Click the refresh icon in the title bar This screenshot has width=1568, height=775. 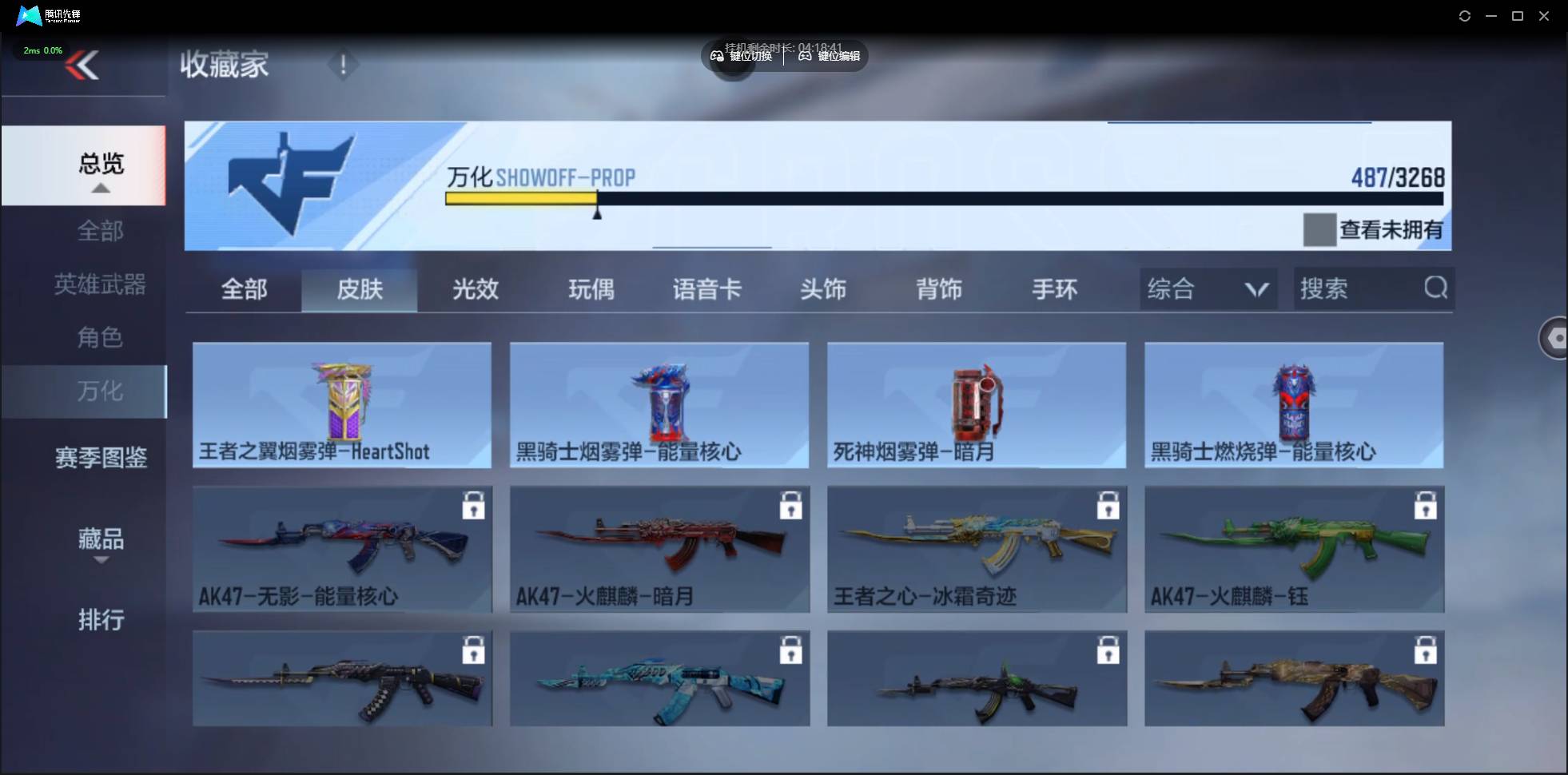(x=1465, y=15)
